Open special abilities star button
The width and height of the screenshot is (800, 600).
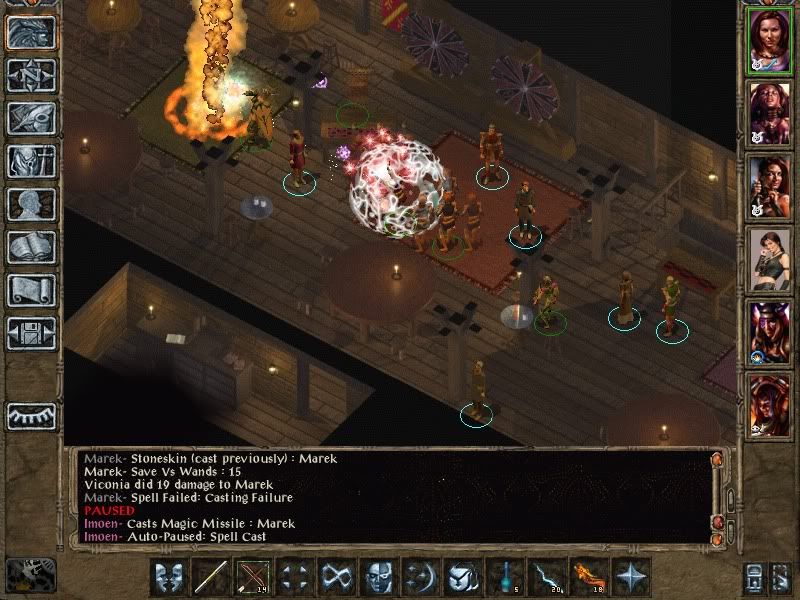[x=632, y=577]
